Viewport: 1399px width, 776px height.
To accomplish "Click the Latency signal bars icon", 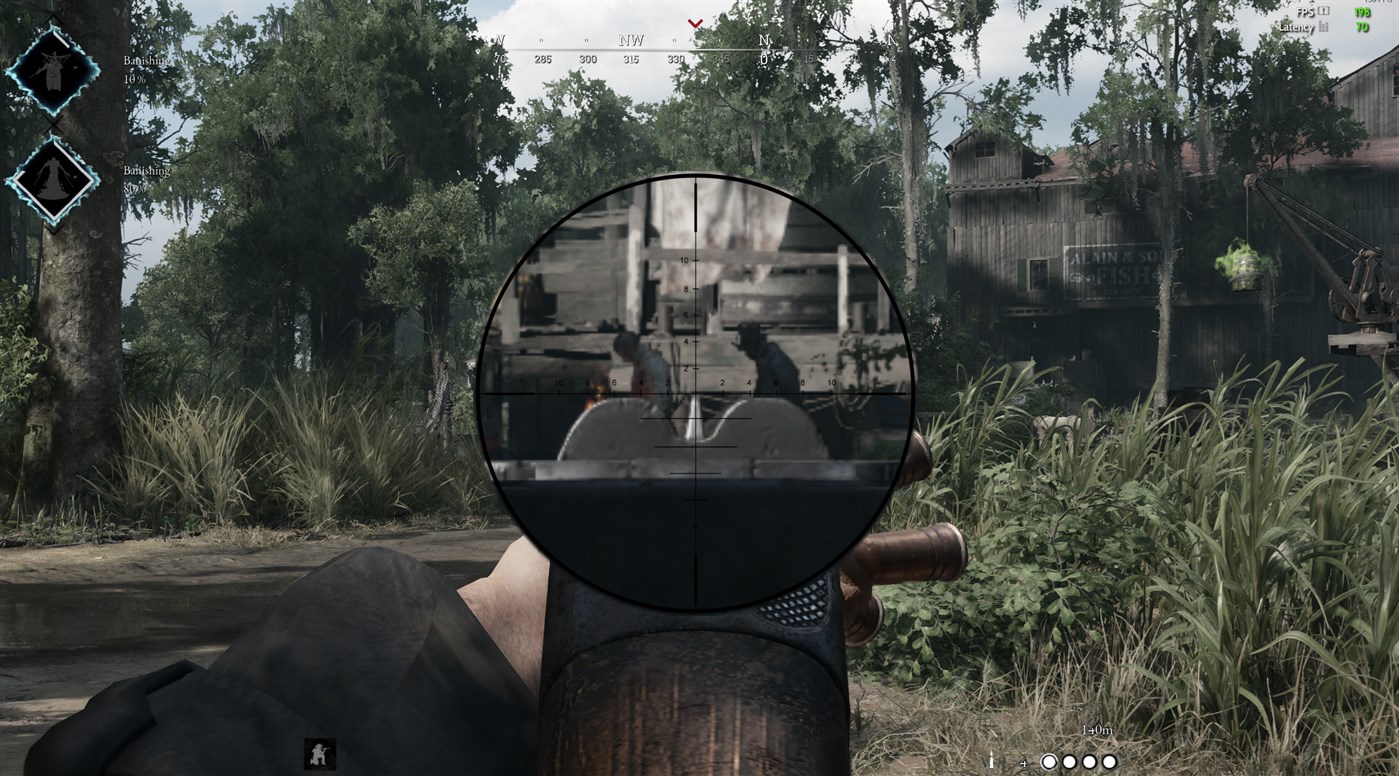I will (1323, 26).
